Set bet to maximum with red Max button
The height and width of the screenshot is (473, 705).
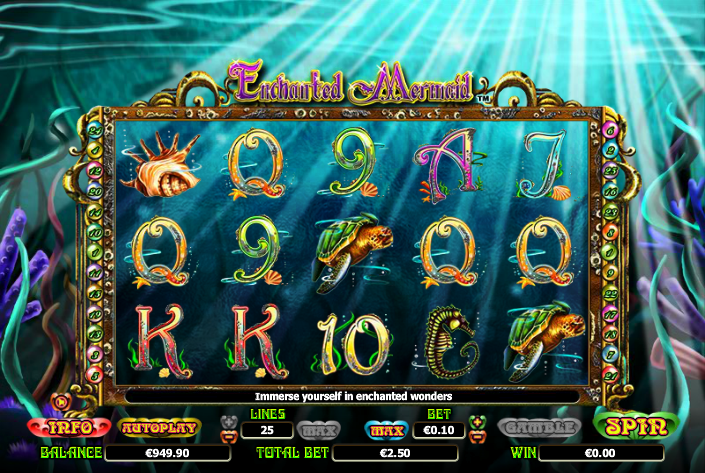[387, 430]
